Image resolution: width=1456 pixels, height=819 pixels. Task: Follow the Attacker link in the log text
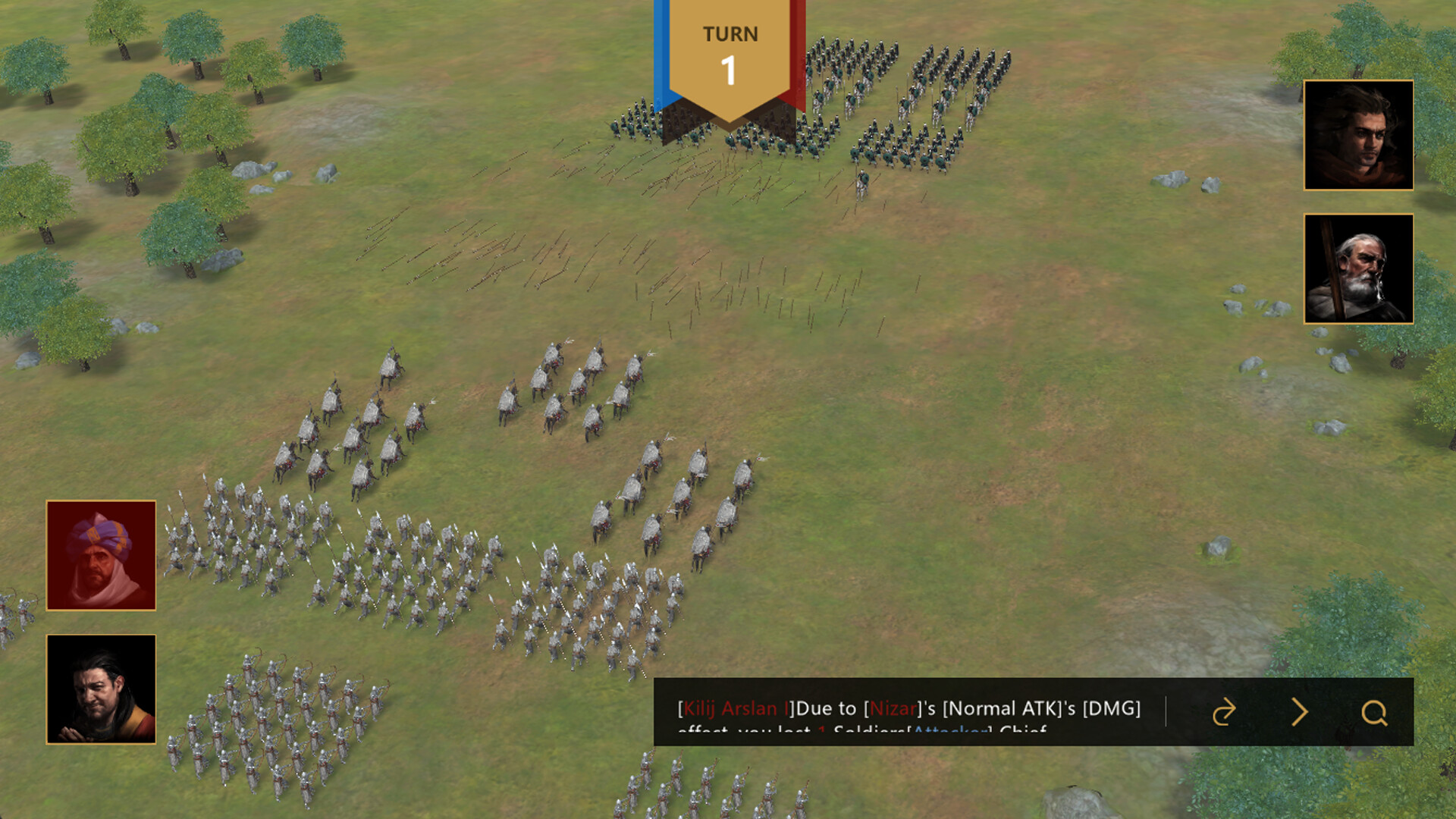click(949, 733)
